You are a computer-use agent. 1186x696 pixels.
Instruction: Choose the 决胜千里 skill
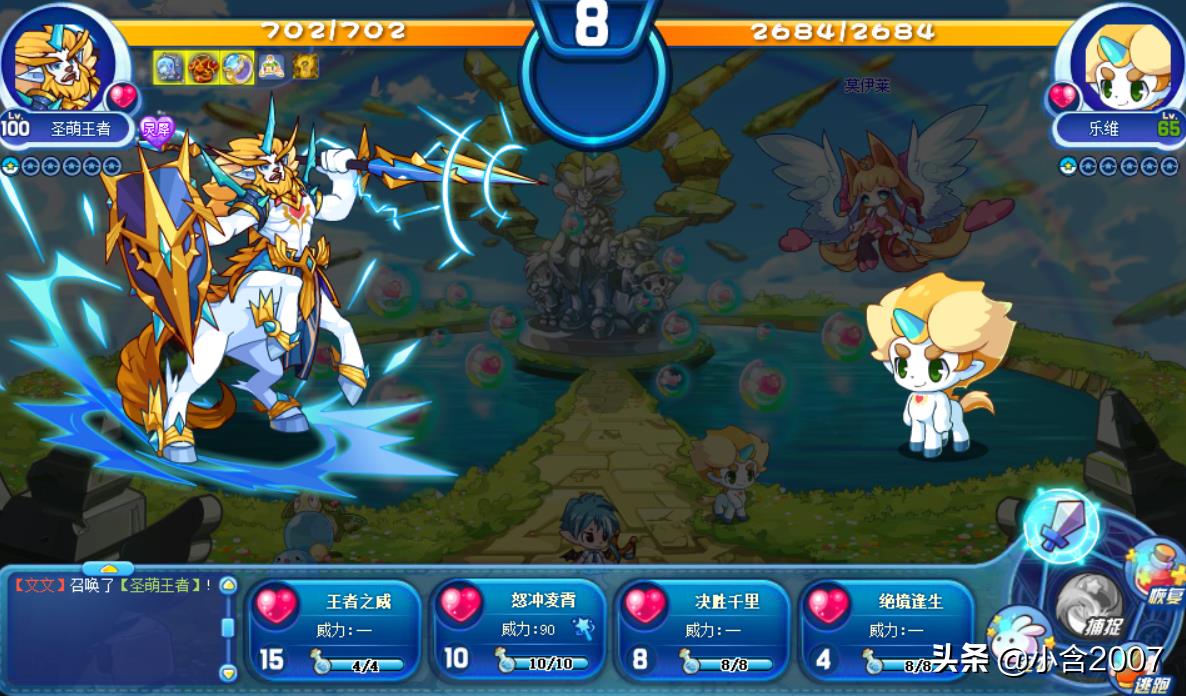tap(703, 630)
